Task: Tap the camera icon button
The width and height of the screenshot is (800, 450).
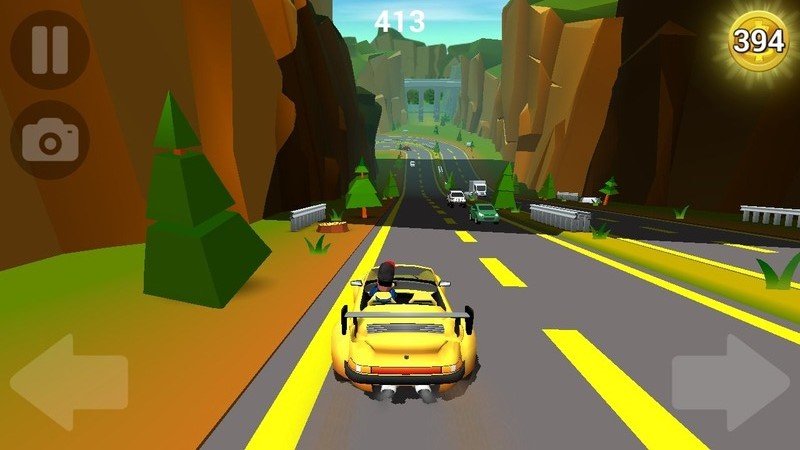Action: [x=49, y=140]
